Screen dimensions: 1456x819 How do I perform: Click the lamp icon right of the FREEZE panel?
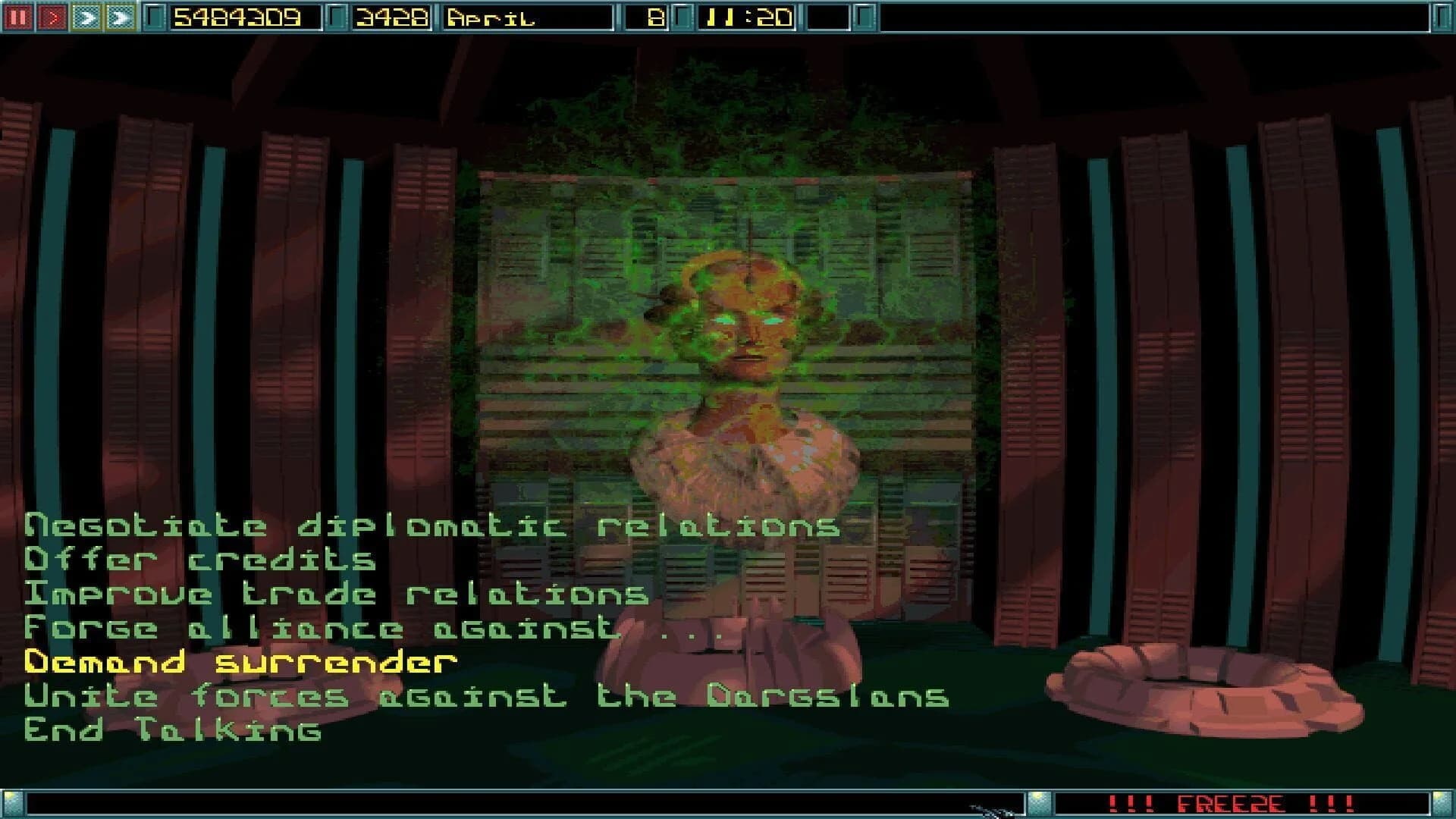click(1443, 805)
